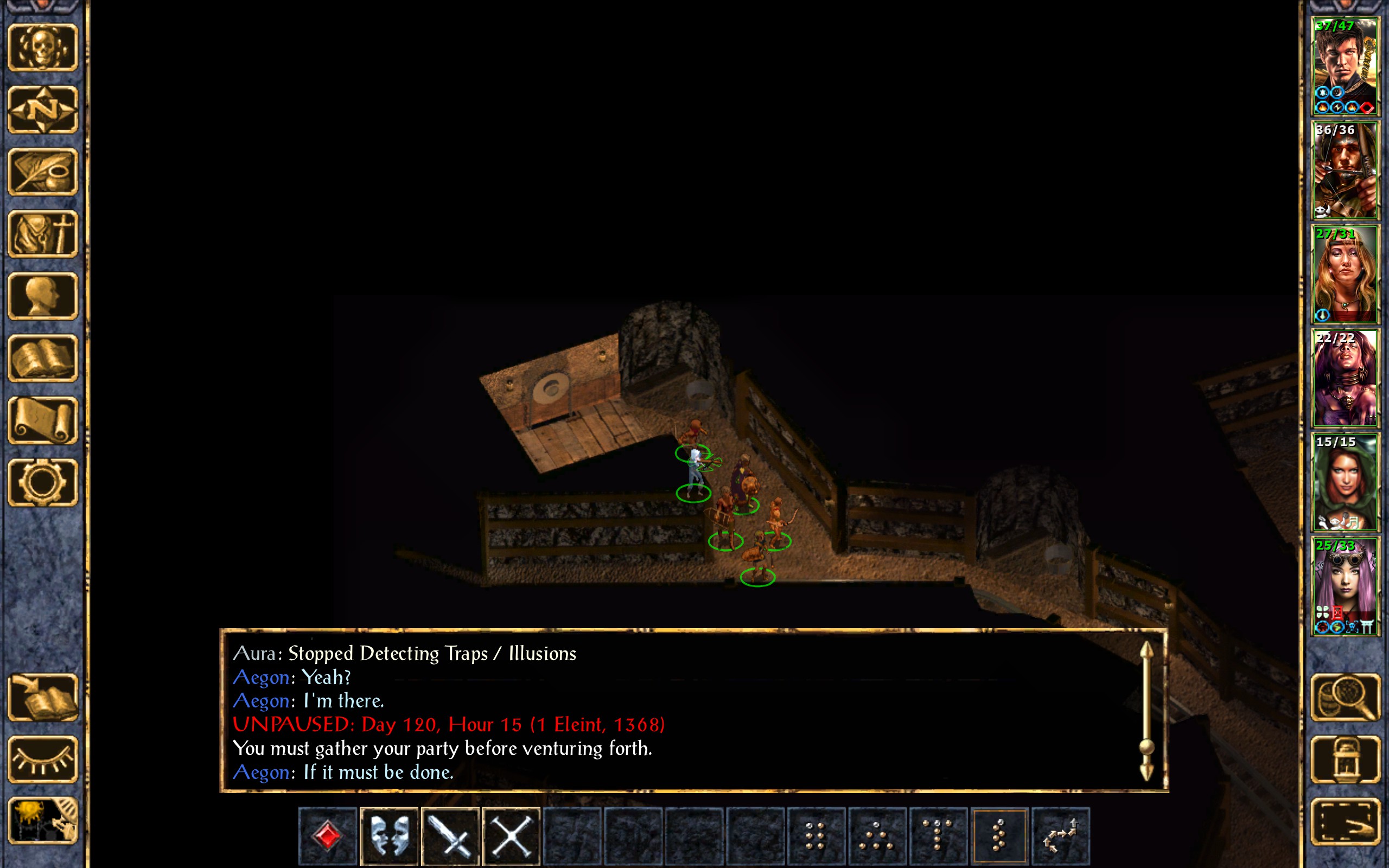Click the theater masks dialogue button
The width and height of the screenshot is (1389, 868).
pos(389,835)
